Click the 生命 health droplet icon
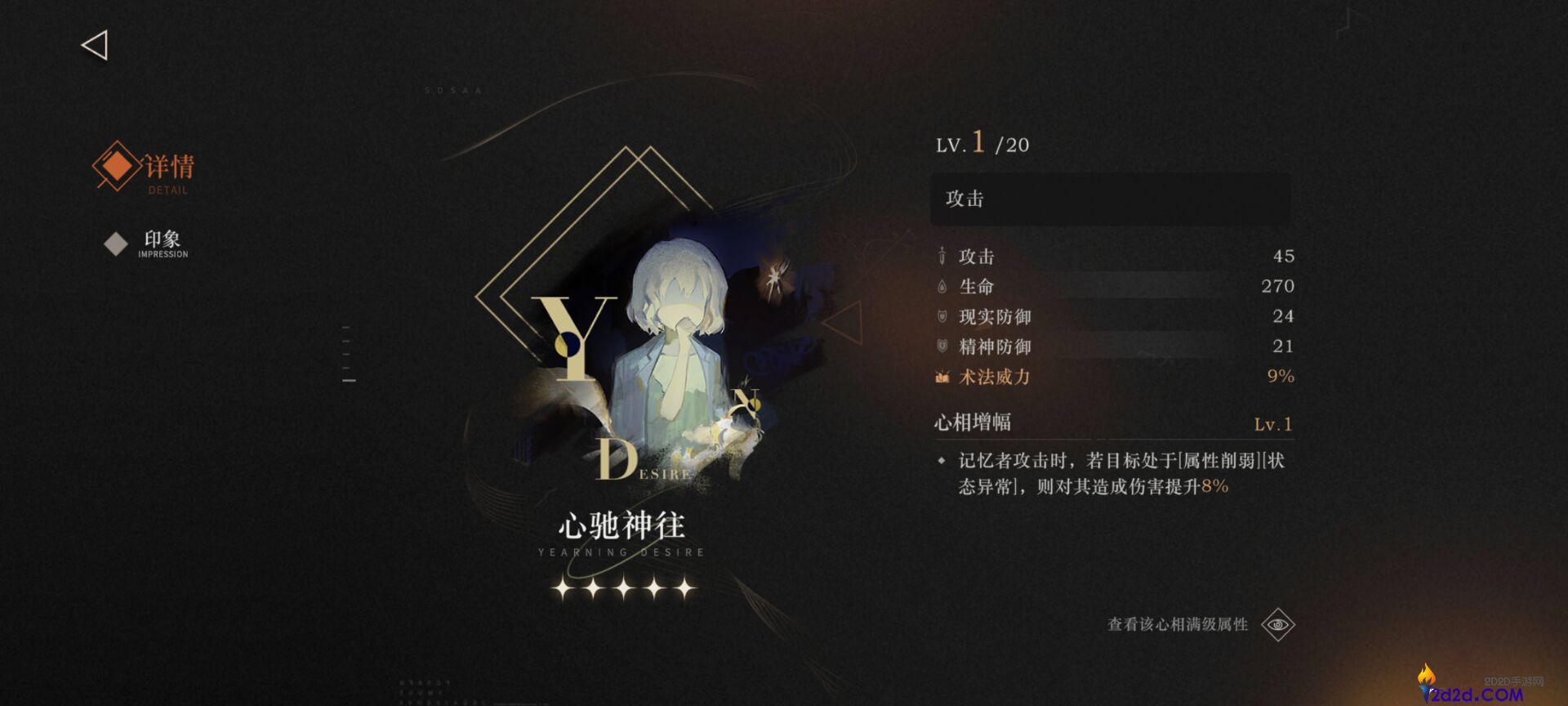Screen dimensions: 1568x706 (x=941, y=286)
